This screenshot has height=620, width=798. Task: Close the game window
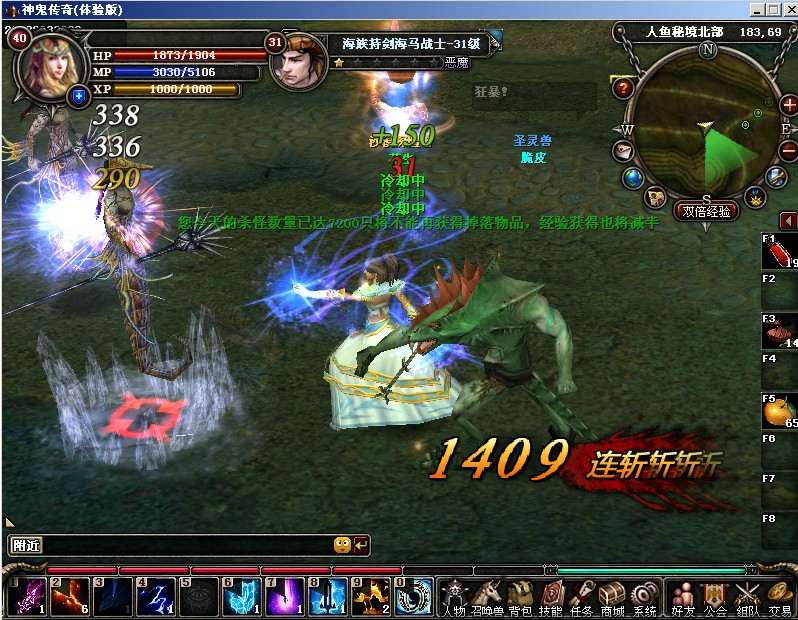click(789, 9)
